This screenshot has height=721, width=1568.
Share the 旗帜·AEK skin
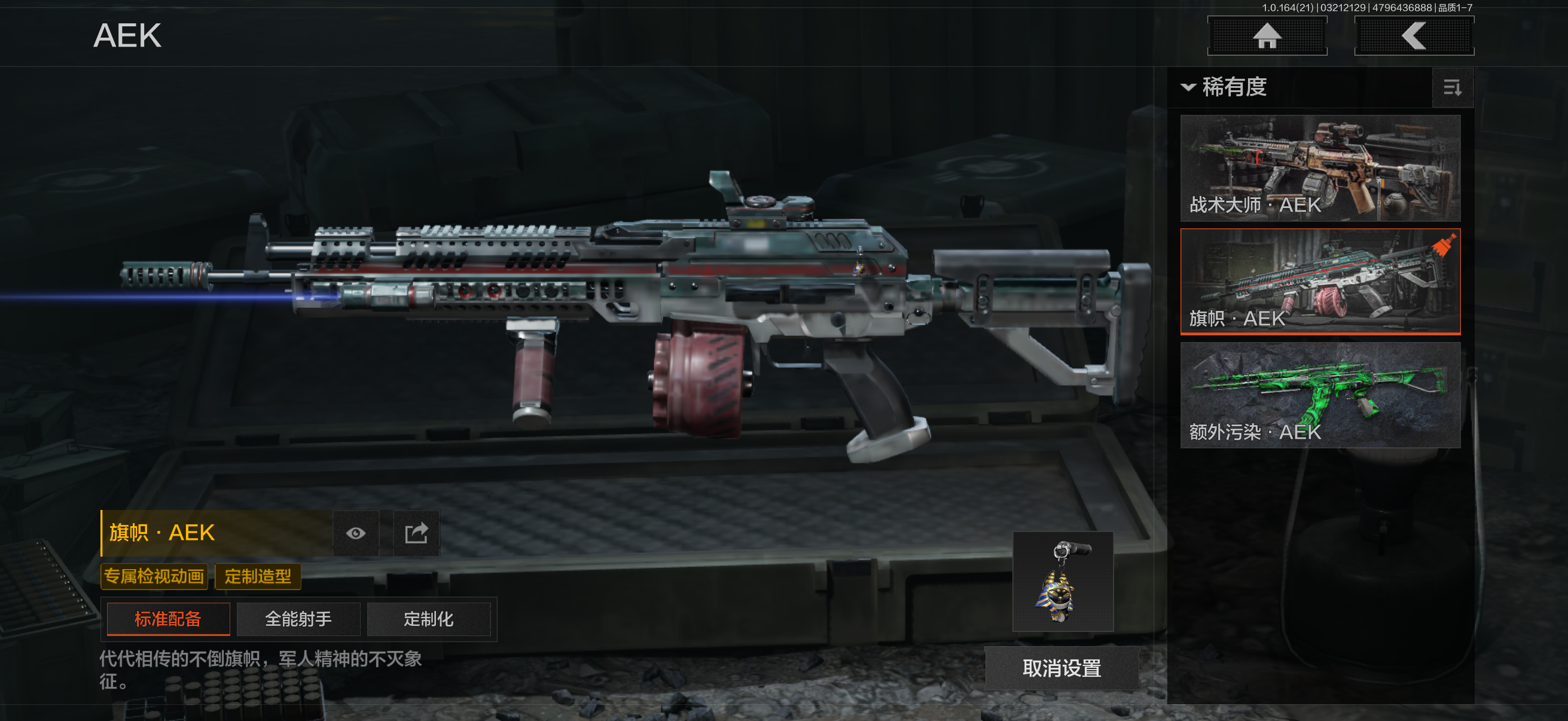click(416, 533)
